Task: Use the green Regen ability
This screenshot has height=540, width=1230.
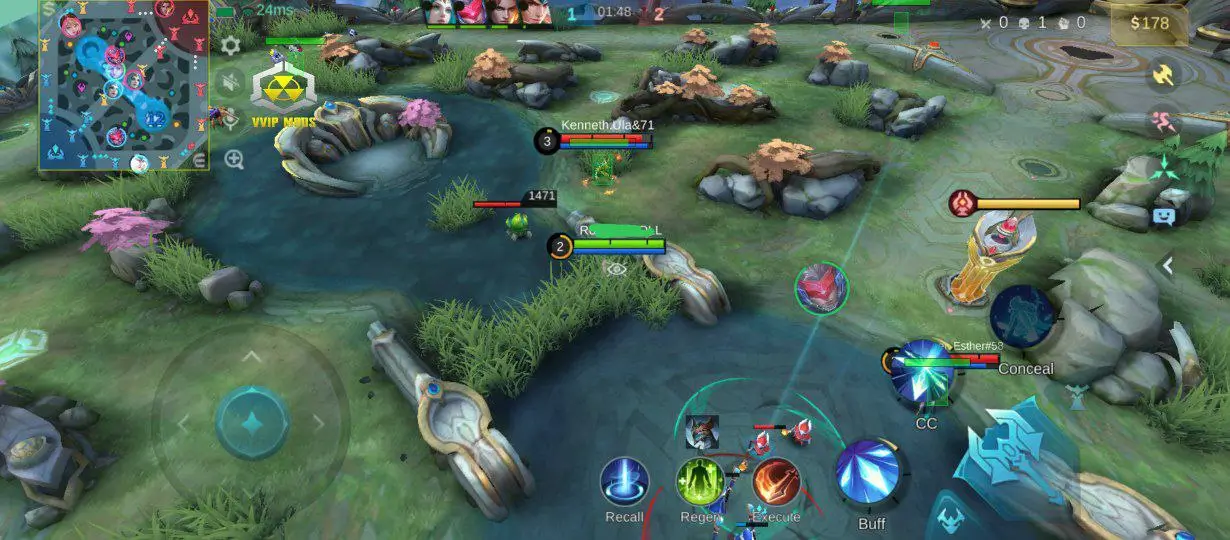Action: coord(700,482)
